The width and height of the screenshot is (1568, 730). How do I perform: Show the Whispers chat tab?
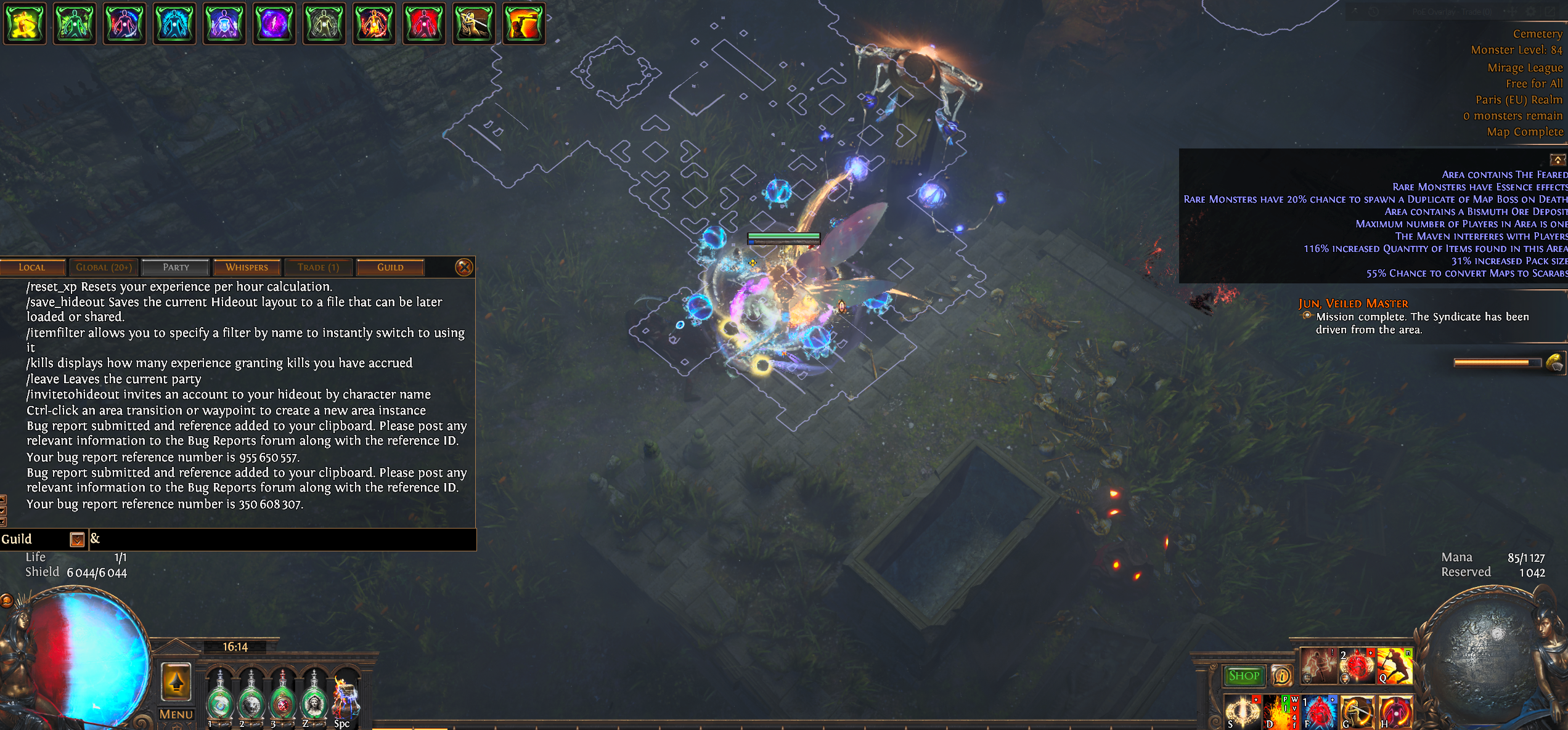247,267
